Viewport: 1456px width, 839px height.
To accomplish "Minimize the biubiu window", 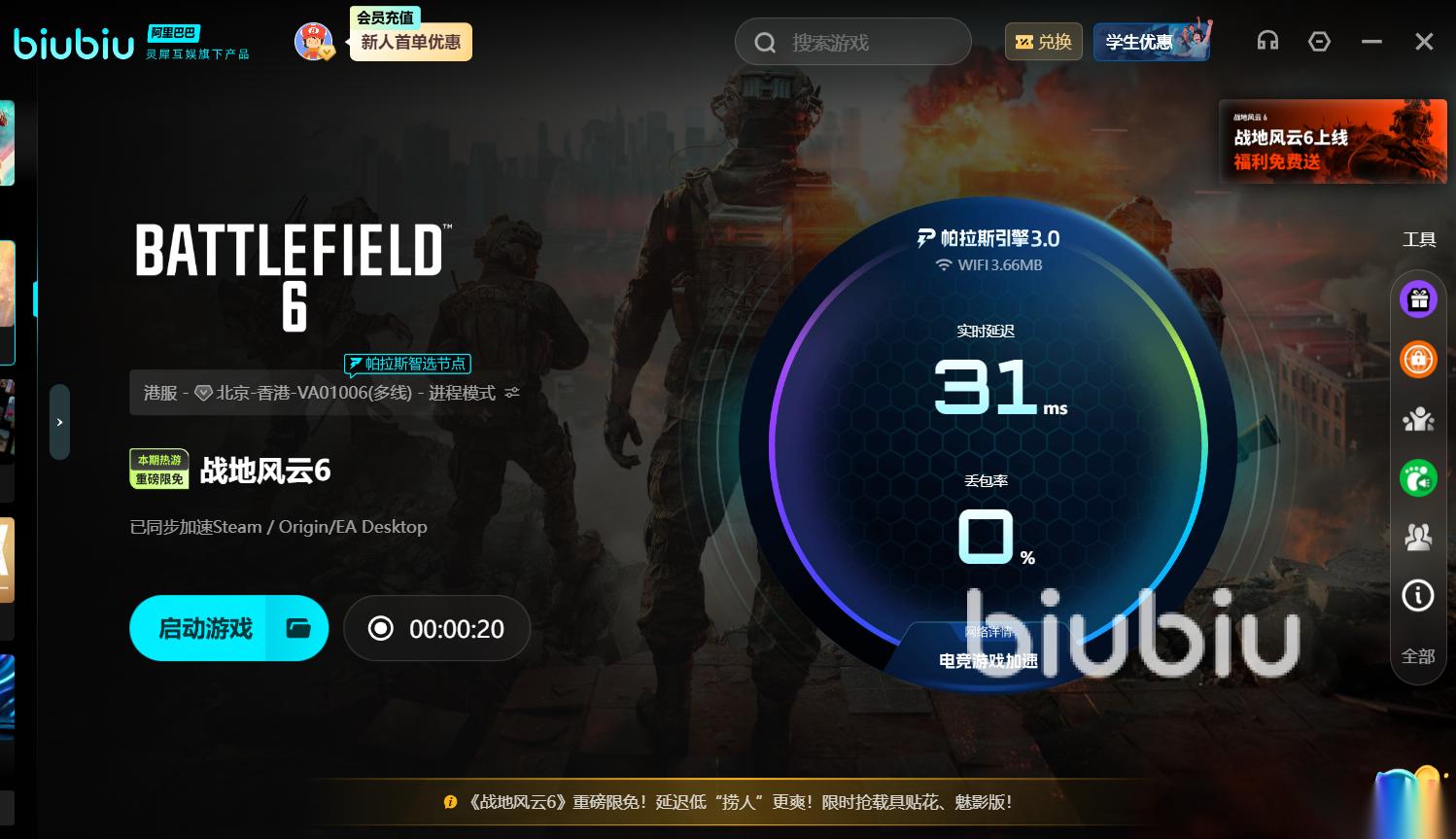I will click(x=1371, y=41).
